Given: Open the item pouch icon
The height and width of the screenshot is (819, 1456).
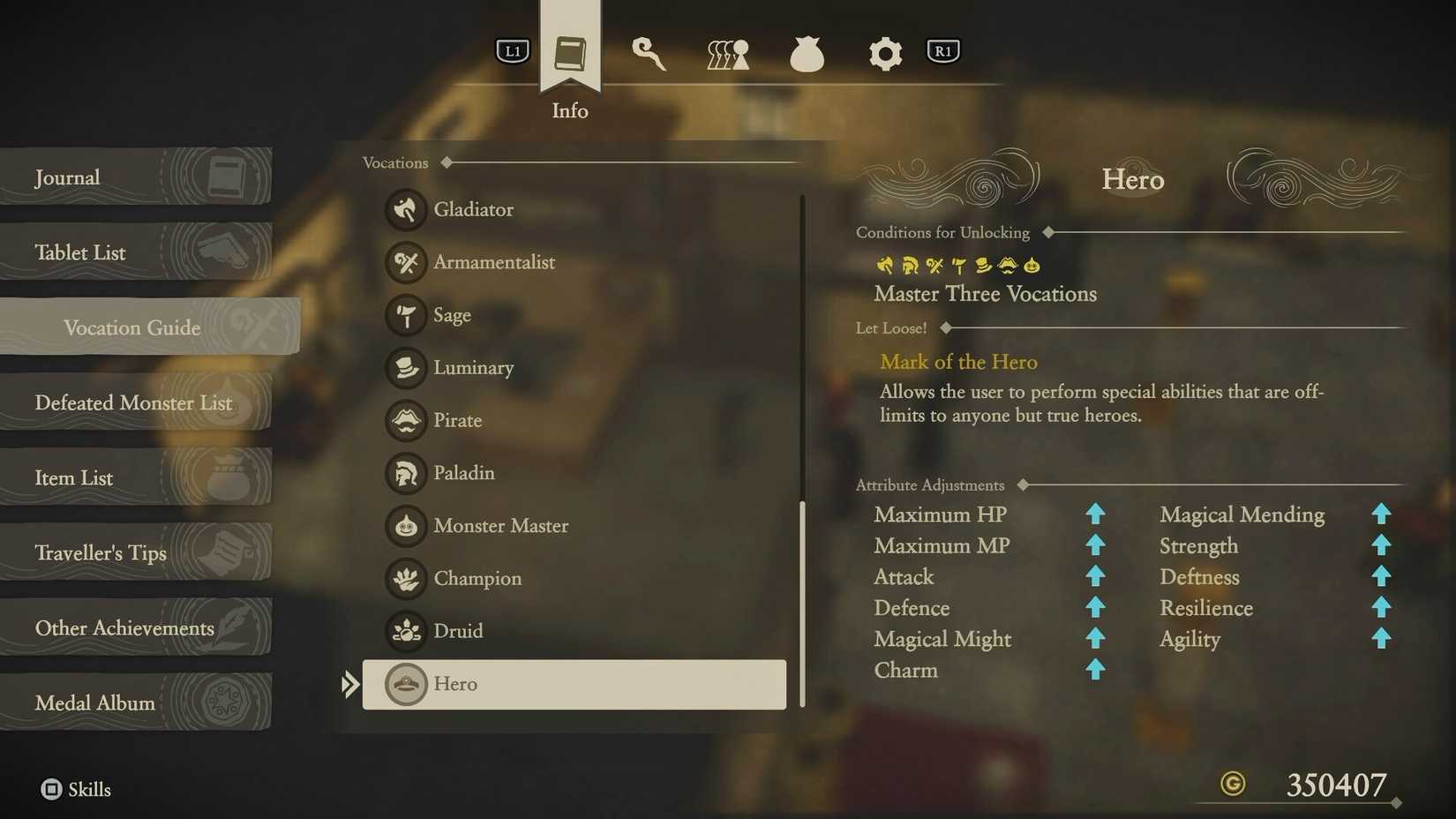Looking at the screenshot, I should coord(807,53).
